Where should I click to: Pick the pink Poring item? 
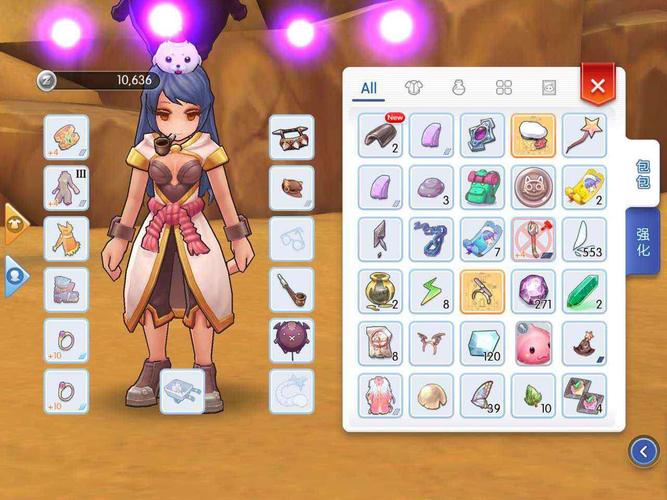tap(533, 342)
